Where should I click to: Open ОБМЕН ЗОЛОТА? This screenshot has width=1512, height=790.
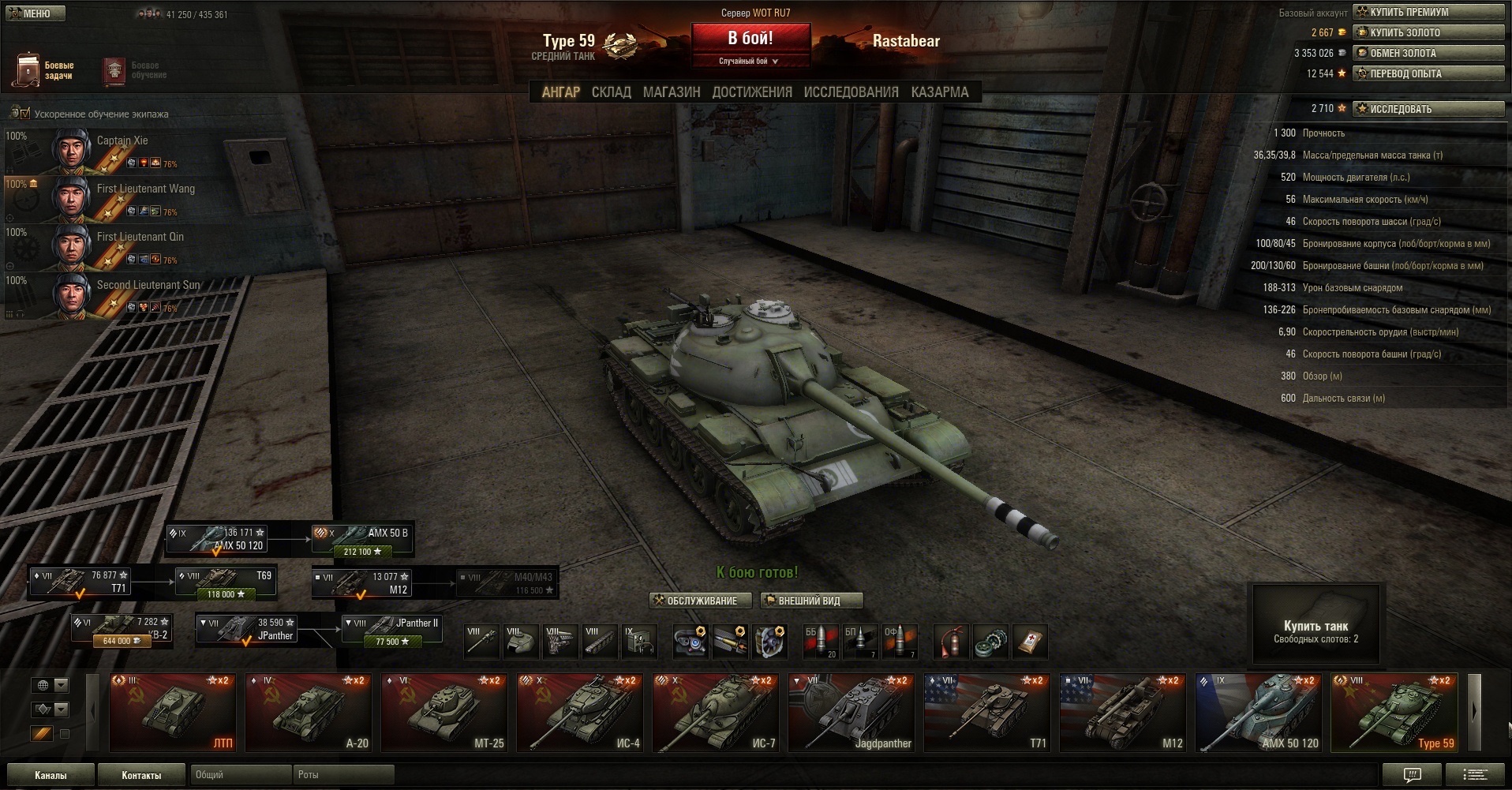pos(1428,53)
